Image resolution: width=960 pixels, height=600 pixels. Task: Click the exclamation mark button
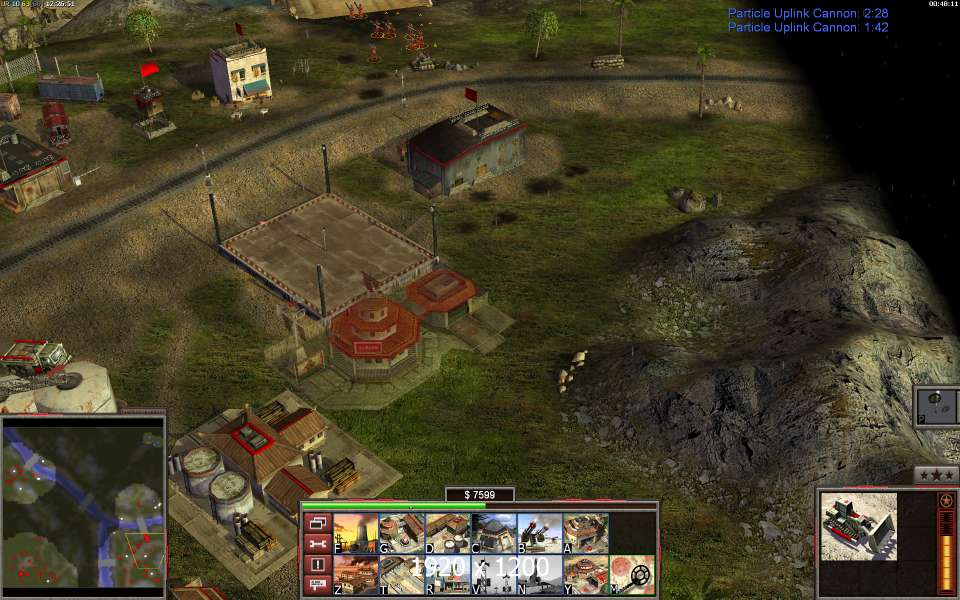pyautogui.click(x=316, y=564)
